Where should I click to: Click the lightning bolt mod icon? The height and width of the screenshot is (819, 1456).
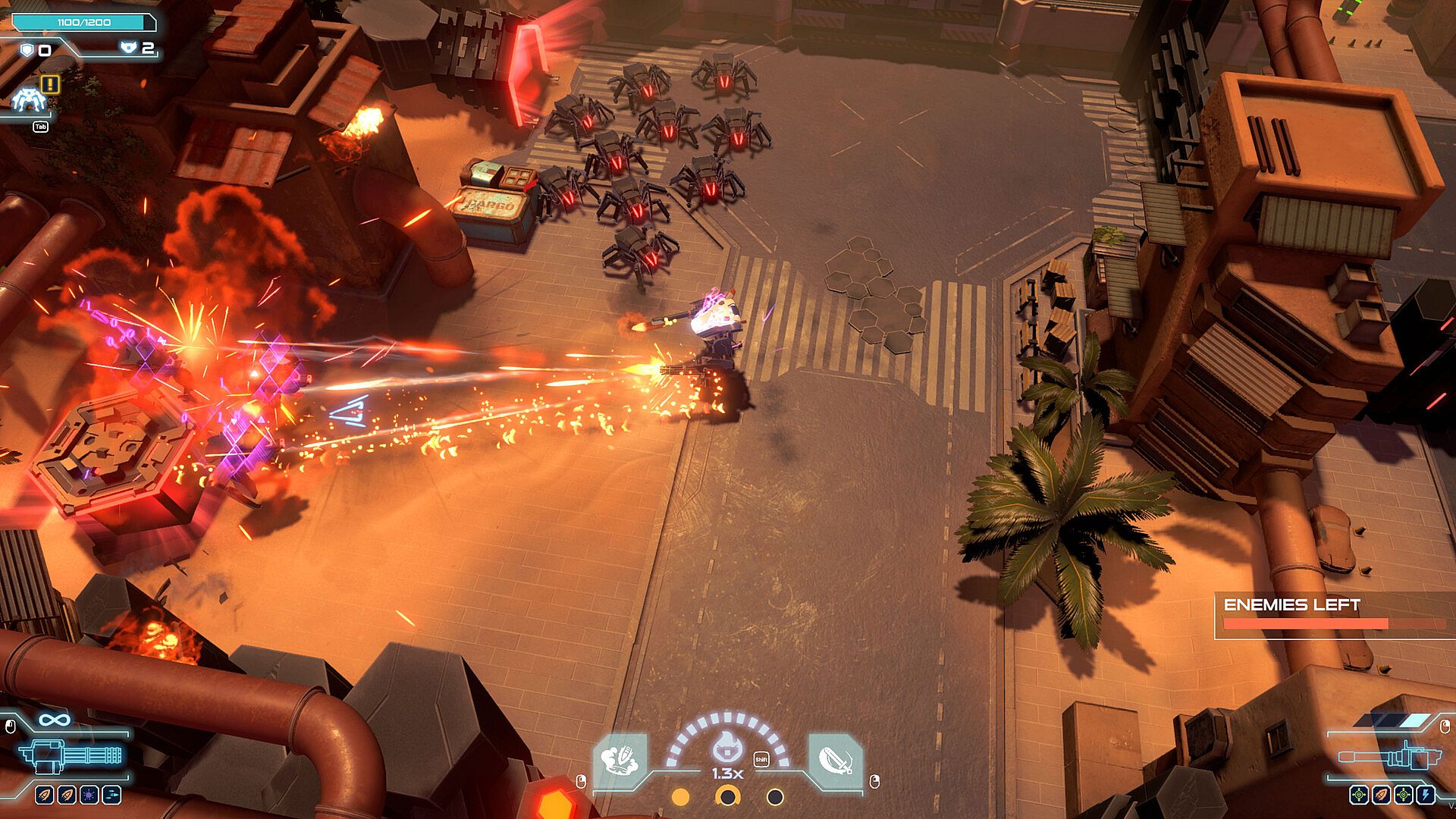click(x=1426, y=795)
